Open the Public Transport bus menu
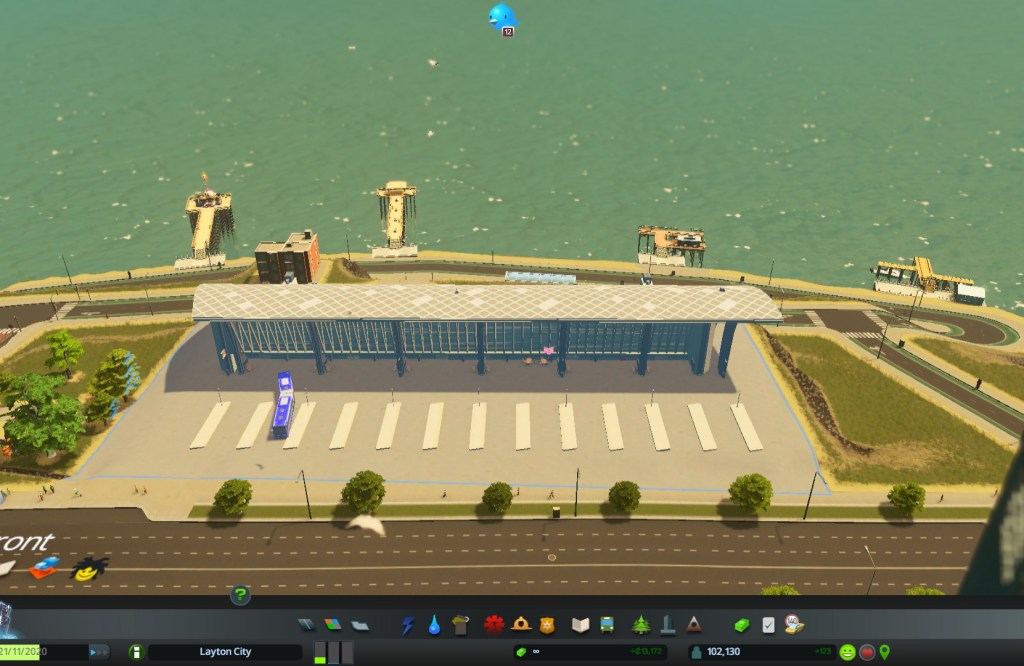 (x=607, y=625)
